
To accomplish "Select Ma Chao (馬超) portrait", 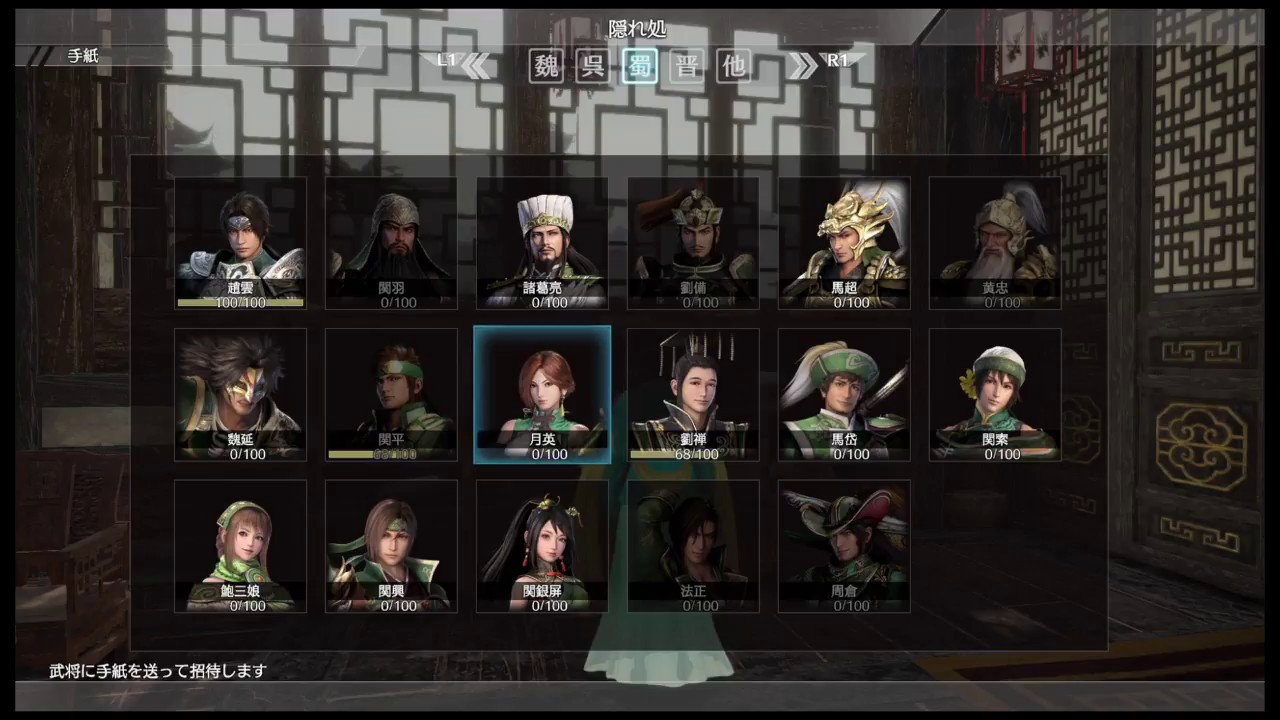I will [x=844, y=240].
